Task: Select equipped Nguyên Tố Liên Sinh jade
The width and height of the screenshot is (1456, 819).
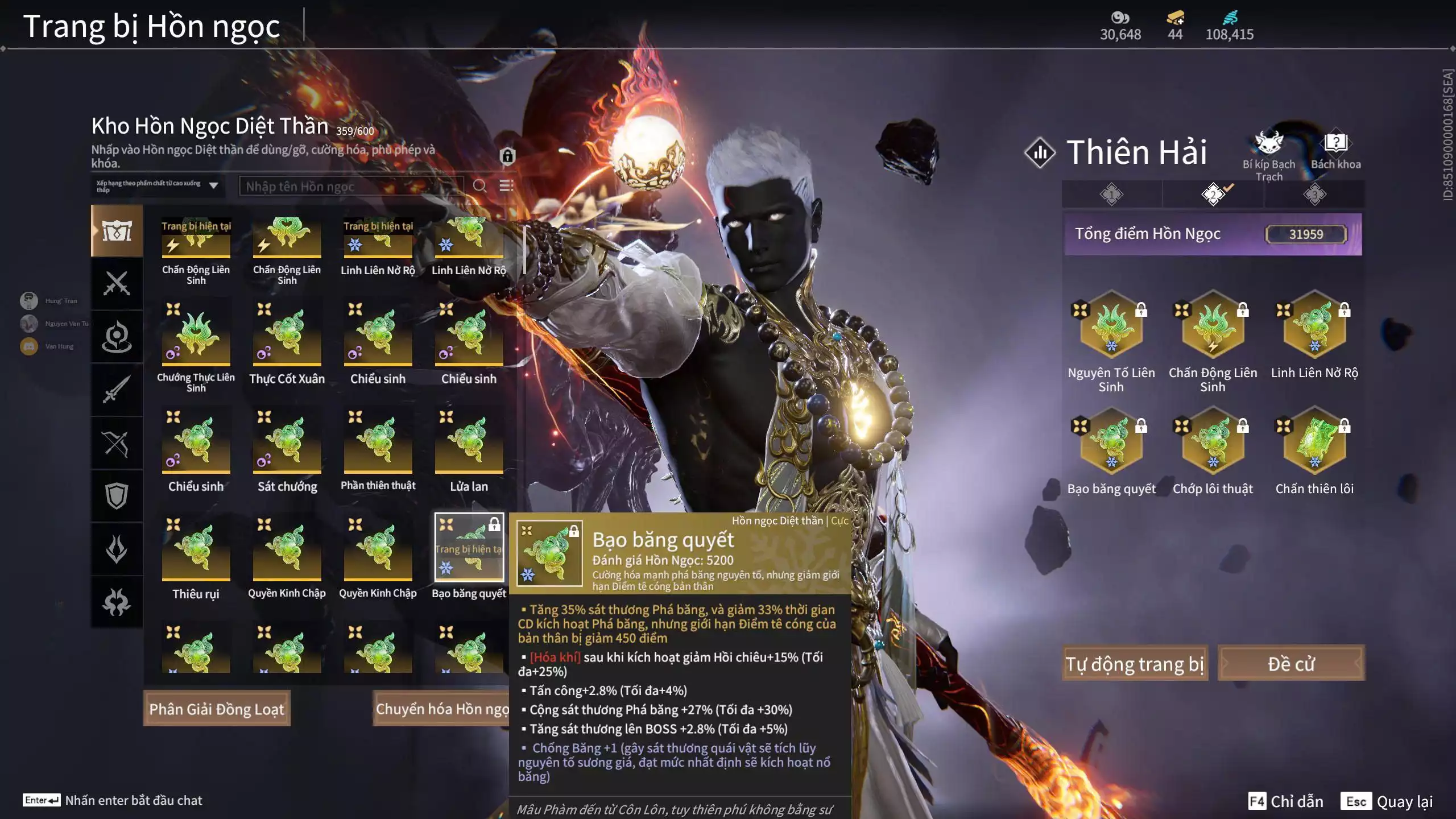Action: pos(1111,326)
